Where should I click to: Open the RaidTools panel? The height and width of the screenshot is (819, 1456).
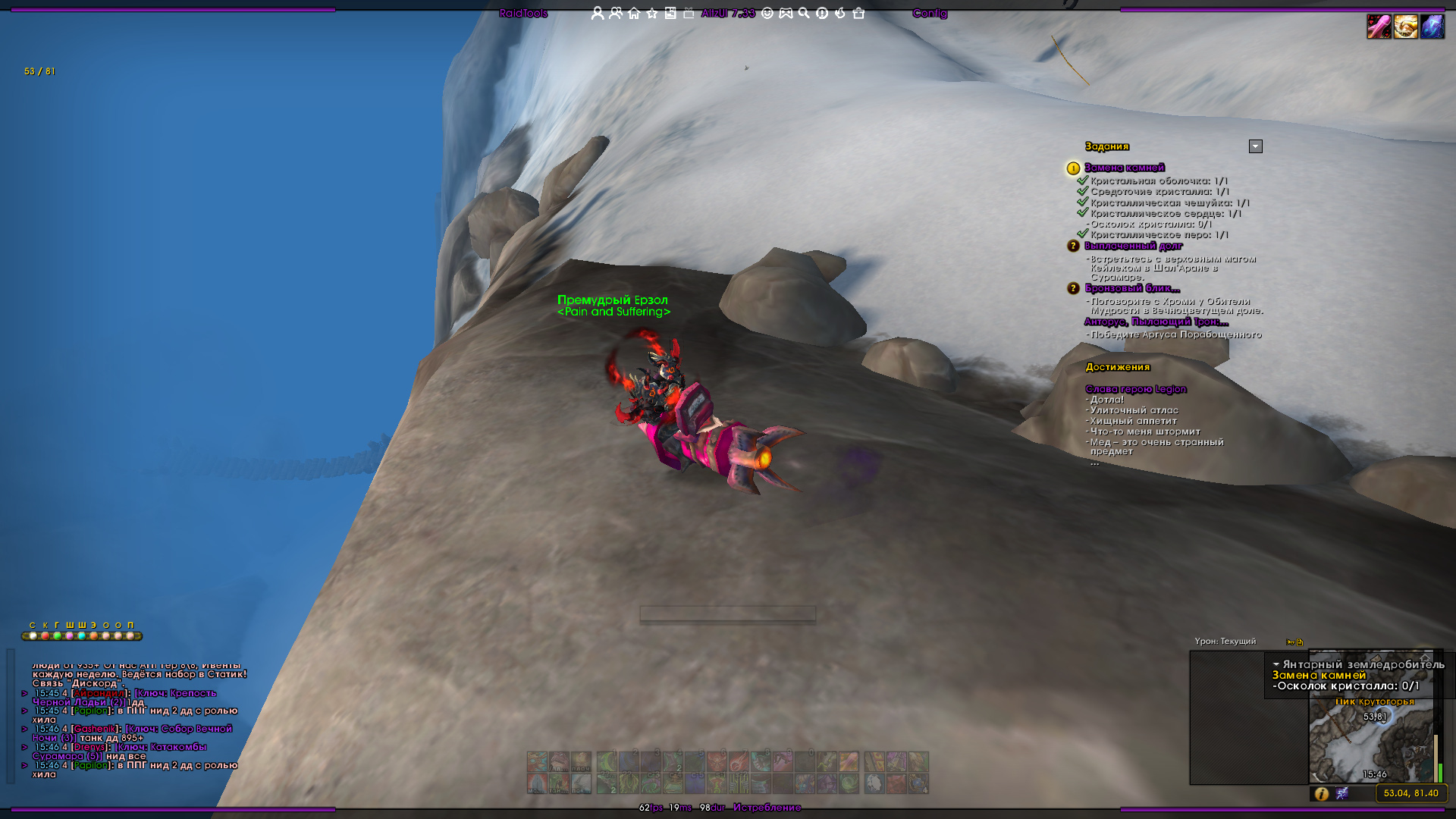pos(523,13)
